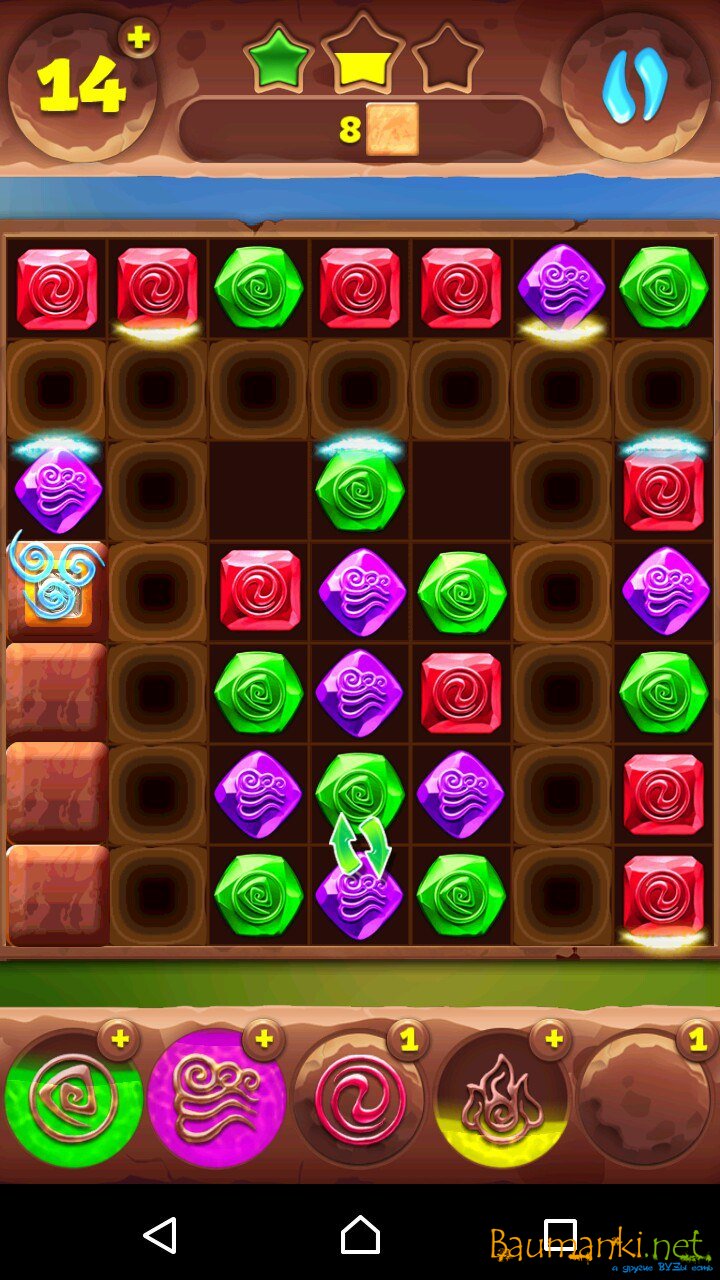Viewport: 720px width, 1280px height.
Task: Tap the plus badge on the fire booster
Action: (x=550, y=1040)
